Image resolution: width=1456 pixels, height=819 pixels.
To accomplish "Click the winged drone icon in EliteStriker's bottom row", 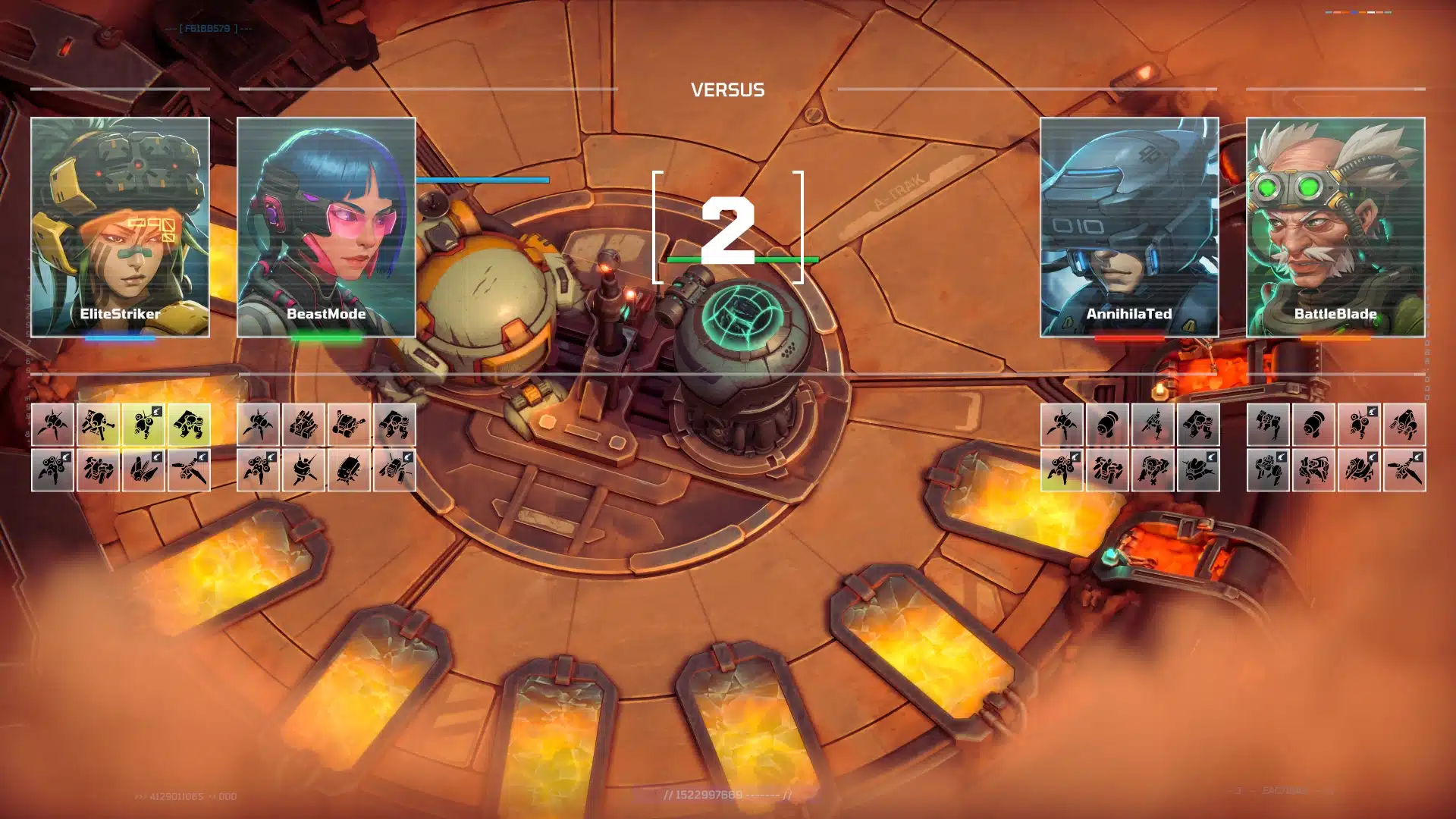I will click(x=144, y=469).
